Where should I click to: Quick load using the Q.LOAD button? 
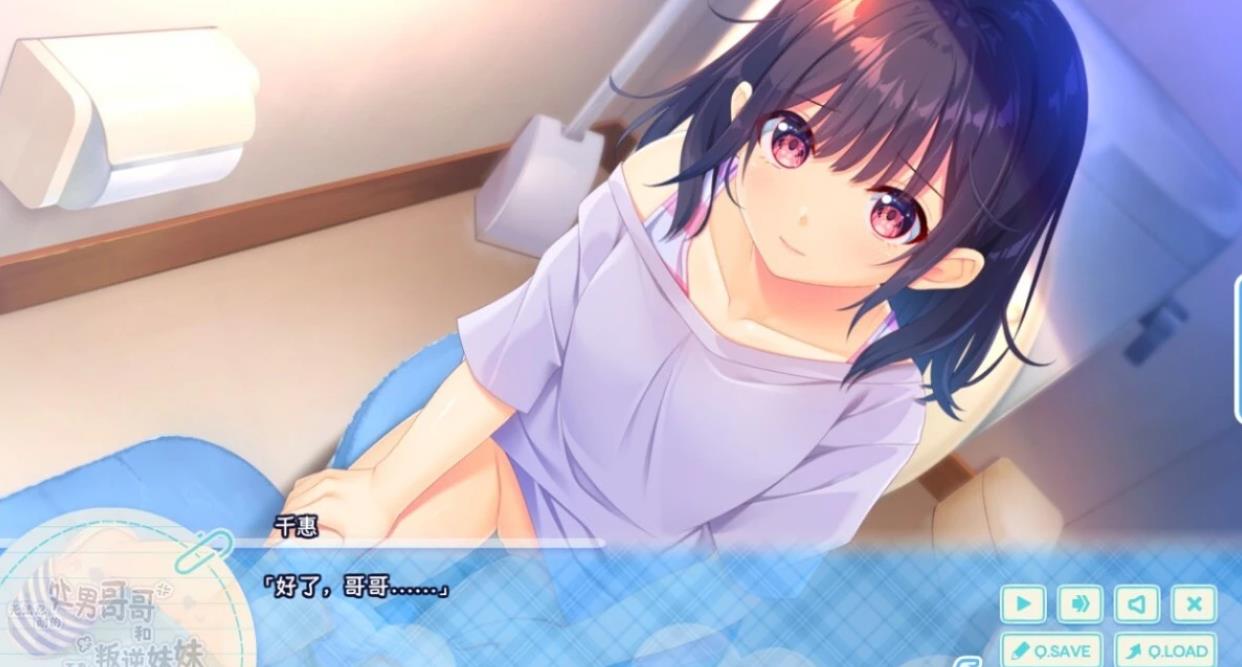(x=1166, y=651)
